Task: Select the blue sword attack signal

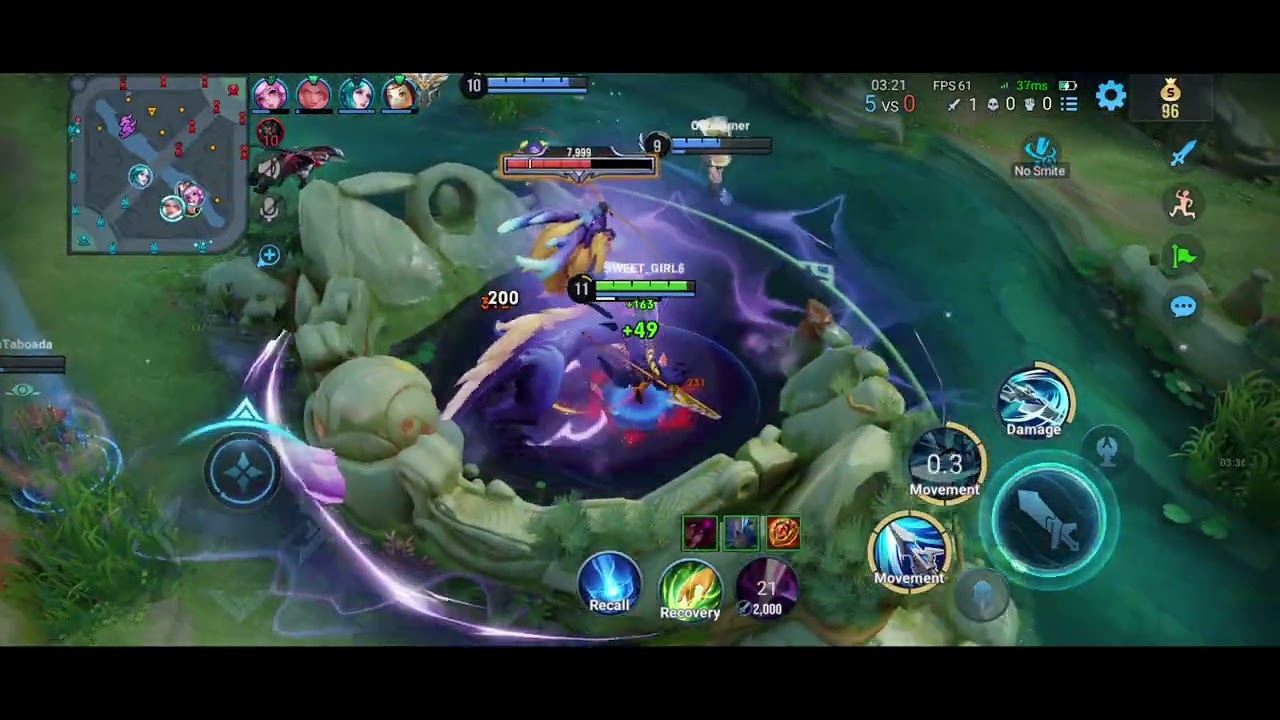Action: pyautogui.click(x=1183, y=153)
